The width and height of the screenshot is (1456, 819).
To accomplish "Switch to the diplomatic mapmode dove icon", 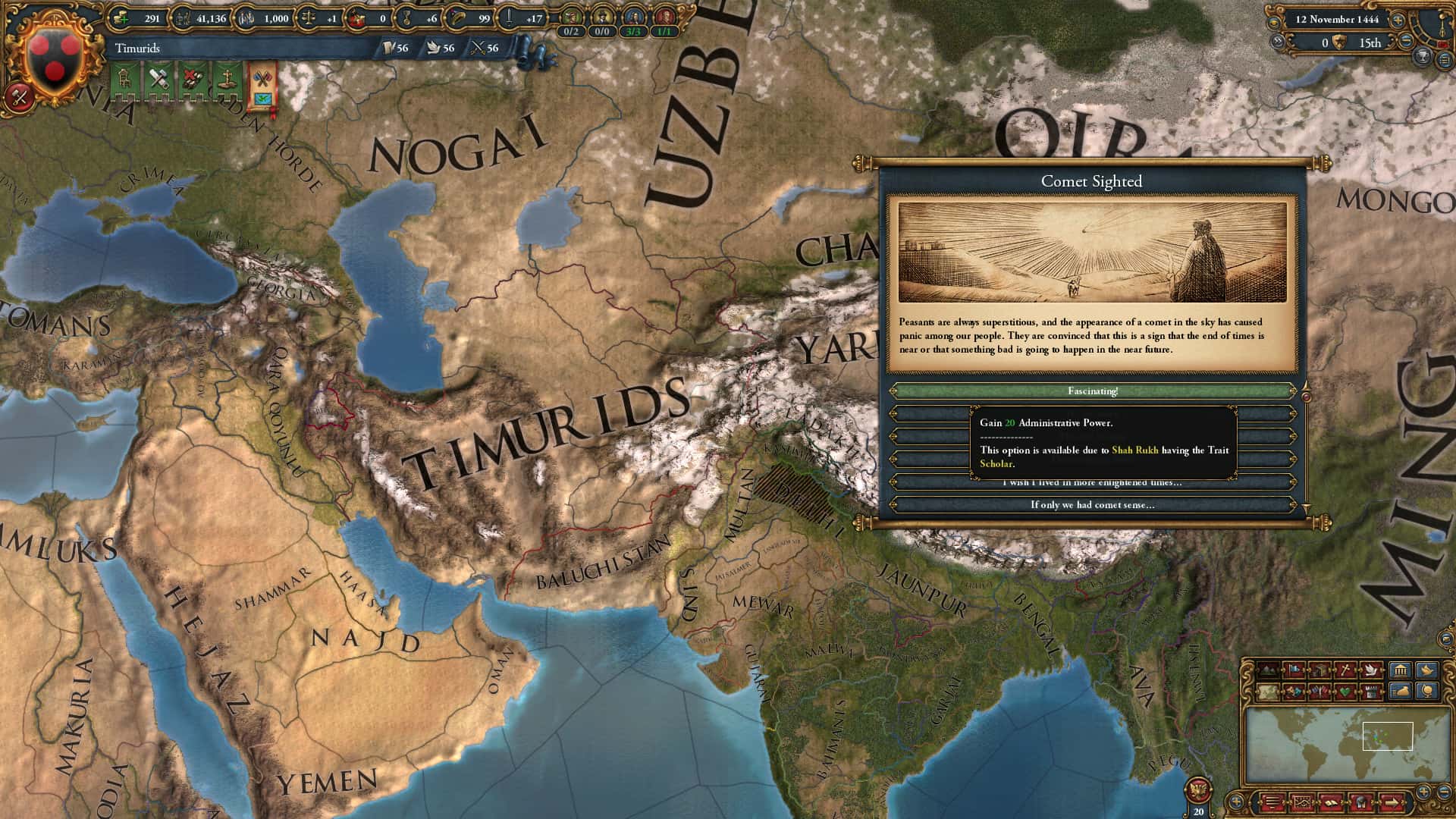I will 1370,670.
